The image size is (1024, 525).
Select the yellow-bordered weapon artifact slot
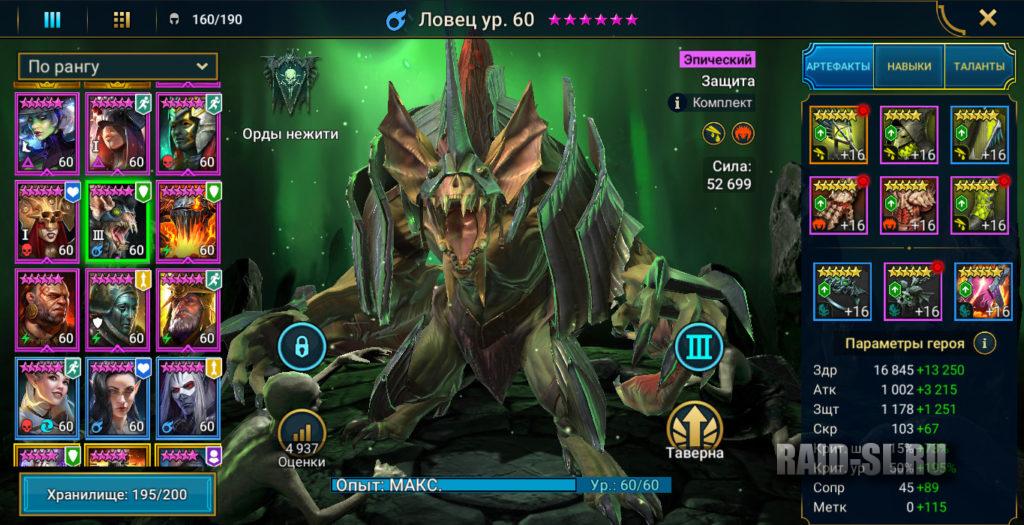(x=838, y=133)
